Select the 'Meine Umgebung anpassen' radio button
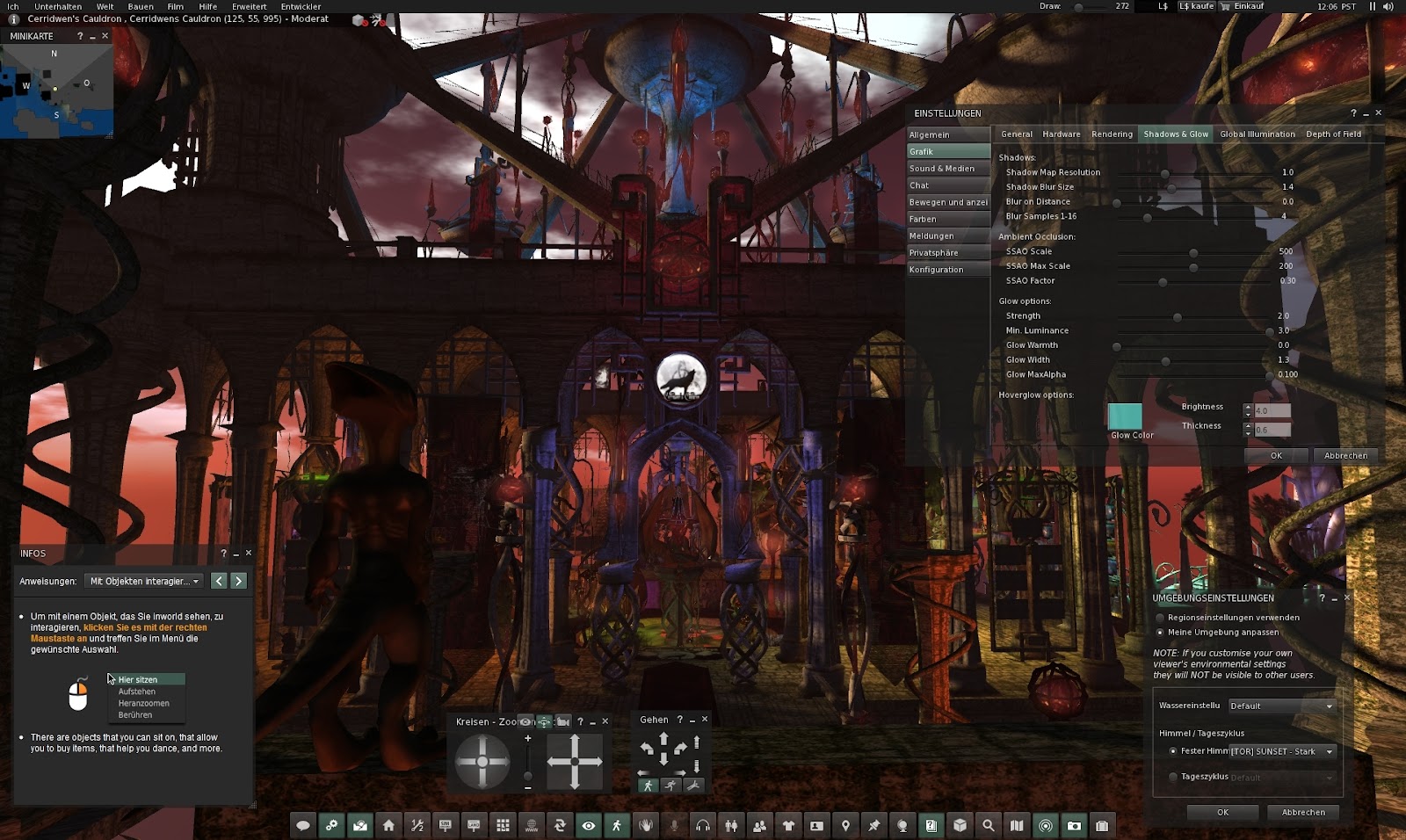Image resolution: width=1406 pixels, height=840 pixels. (x=1160, y=632)
